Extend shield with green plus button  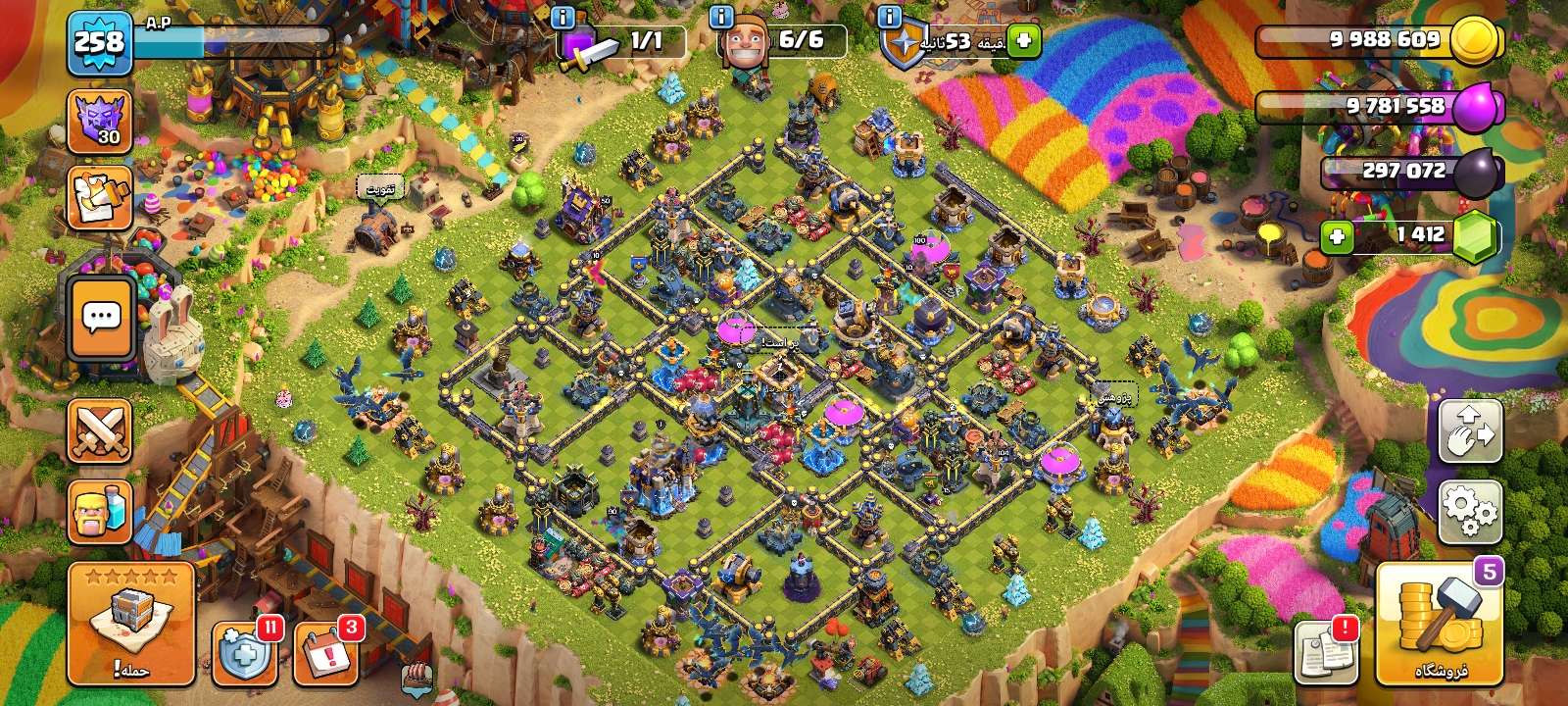1023,41
